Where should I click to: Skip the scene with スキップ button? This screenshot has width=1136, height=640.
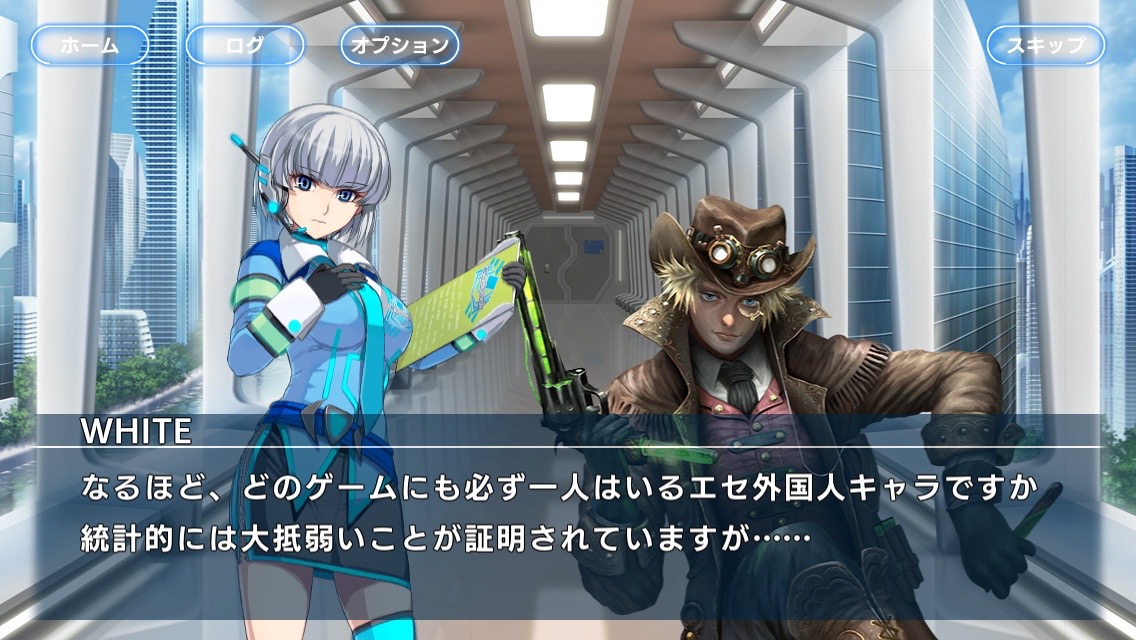(1045, 45)
